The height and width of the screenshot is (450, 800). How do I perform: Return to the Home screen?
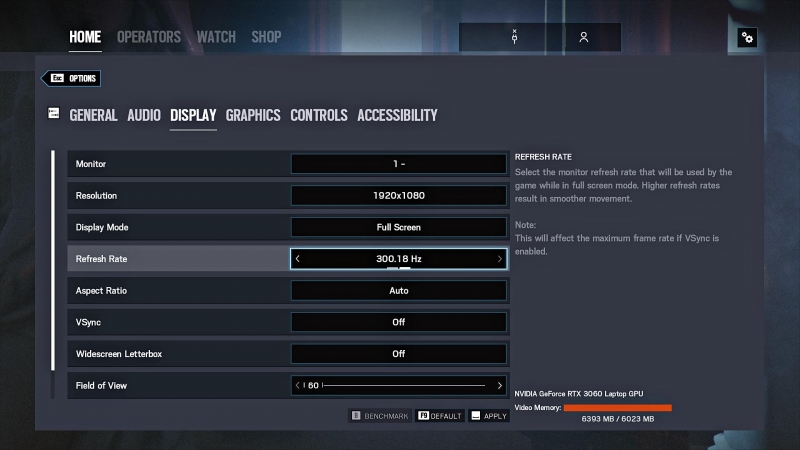(x=85, y=37)
